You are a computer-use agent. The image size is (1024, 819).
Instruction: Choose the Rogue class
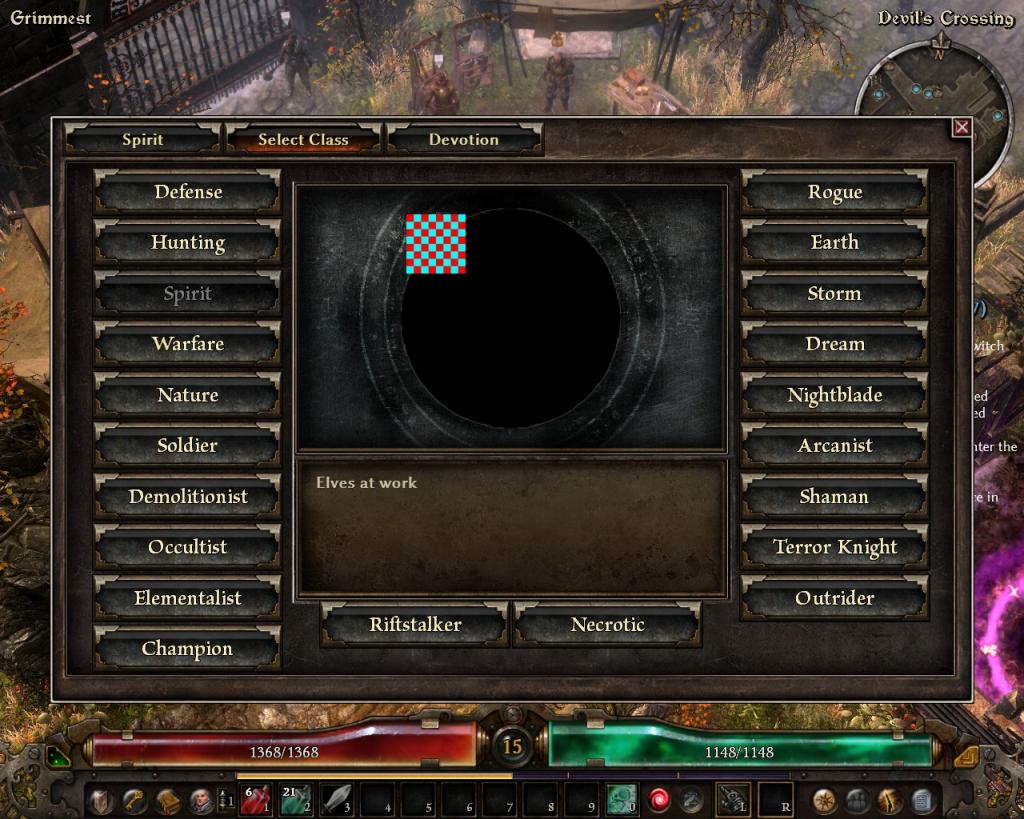(x=834, y=192)
